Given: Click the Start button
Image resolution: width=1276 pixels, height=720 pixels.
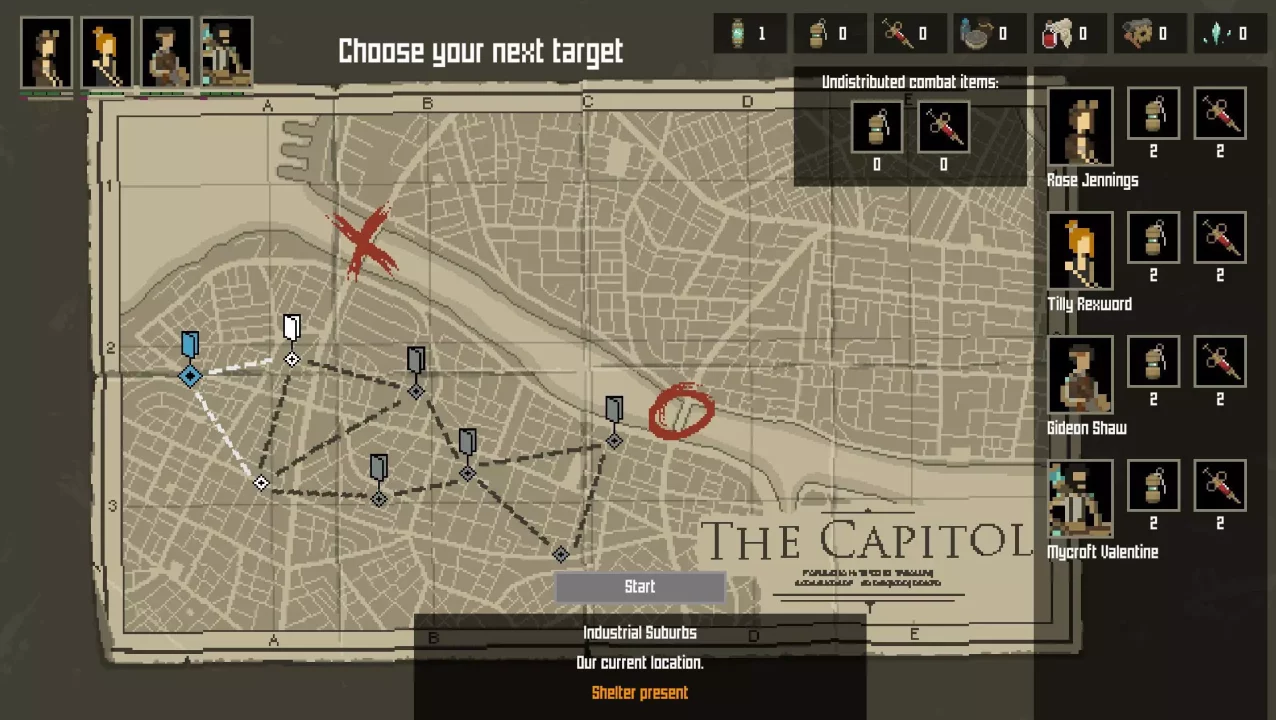Looking at the screenshot, I should (x=640, y=587).
